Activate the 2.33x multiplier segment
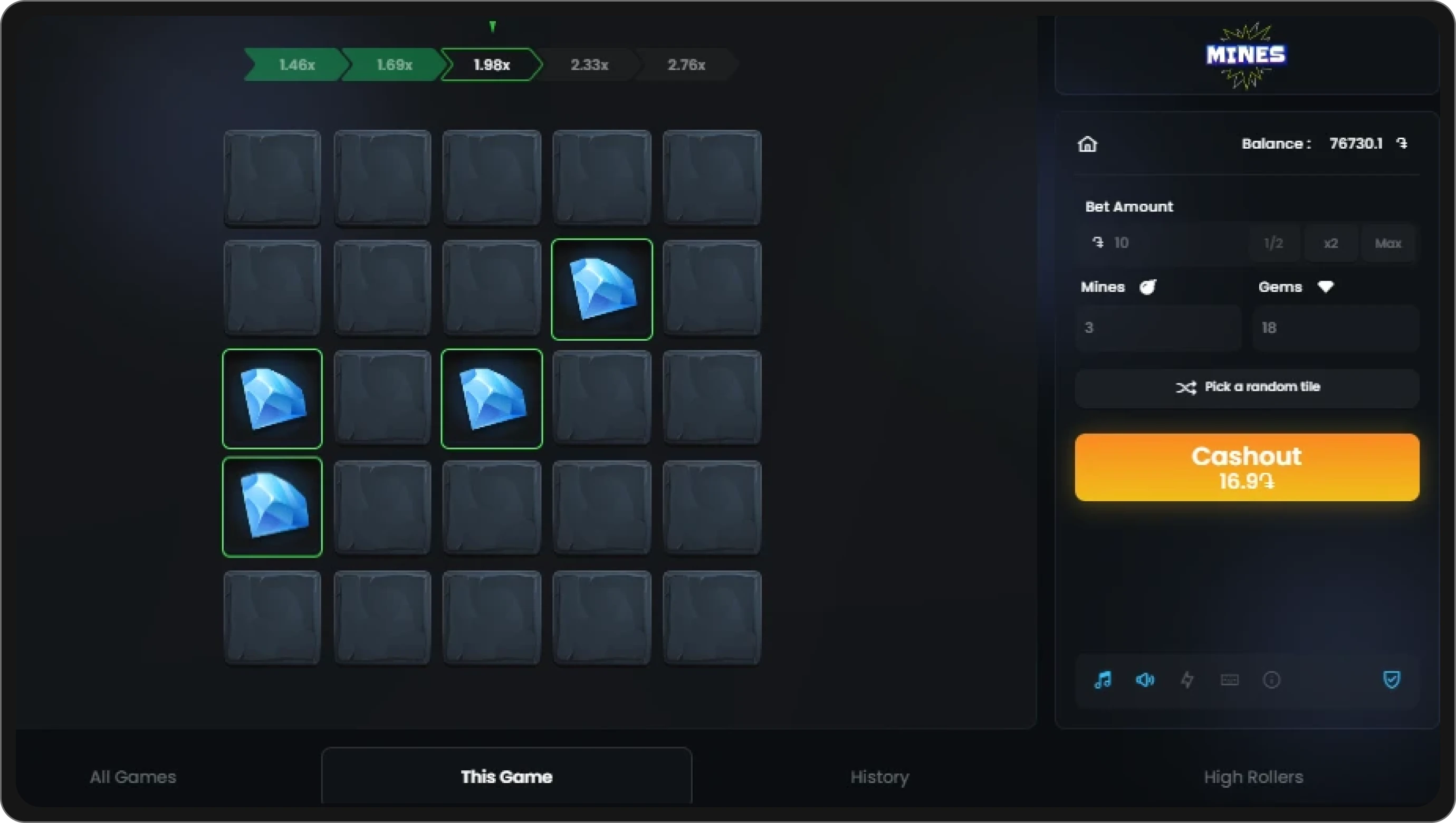 [x=590, y=64]
